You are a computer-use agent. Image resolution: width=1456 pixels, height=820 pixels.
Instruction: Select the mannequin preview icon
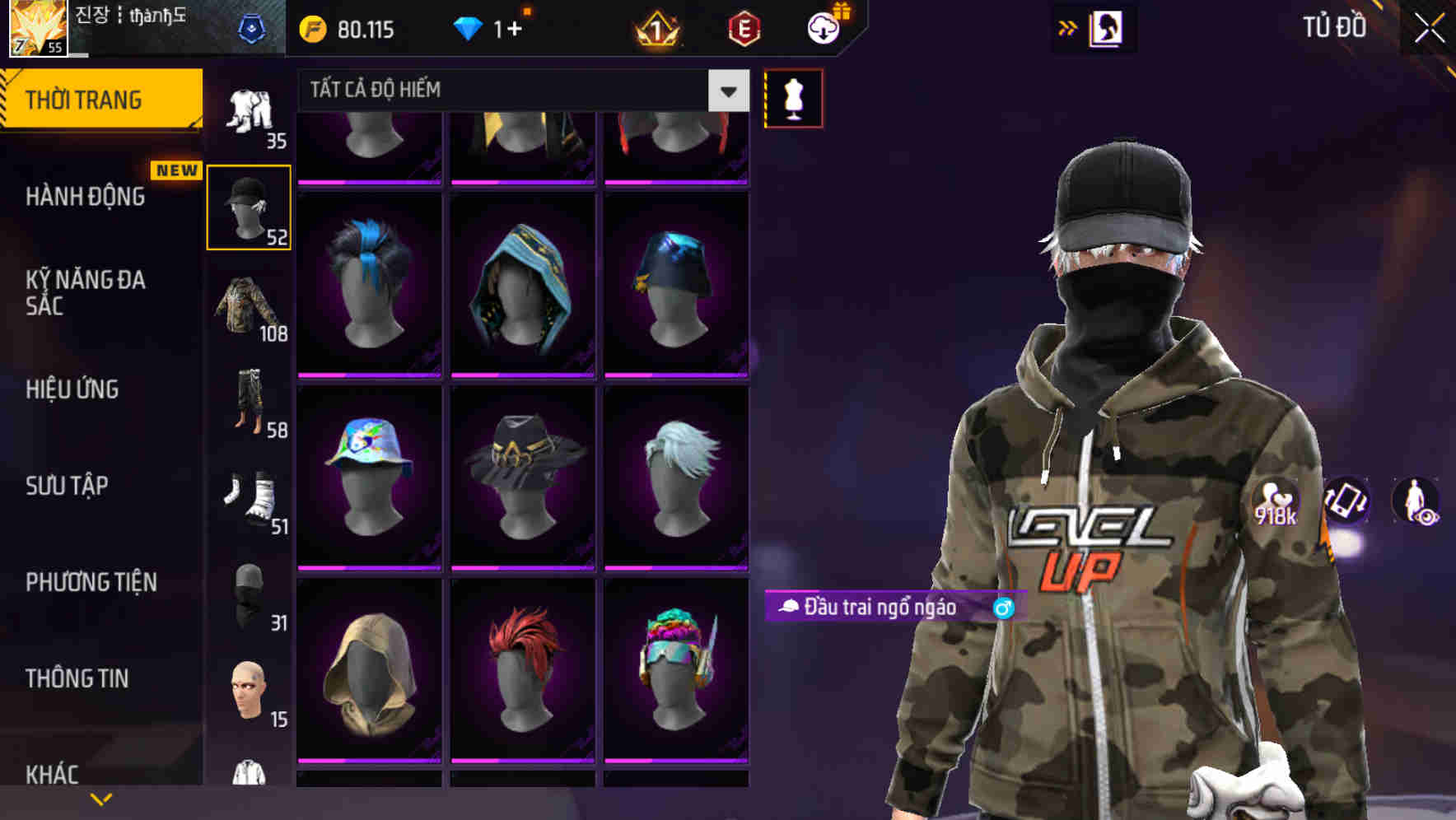(793, 97)
